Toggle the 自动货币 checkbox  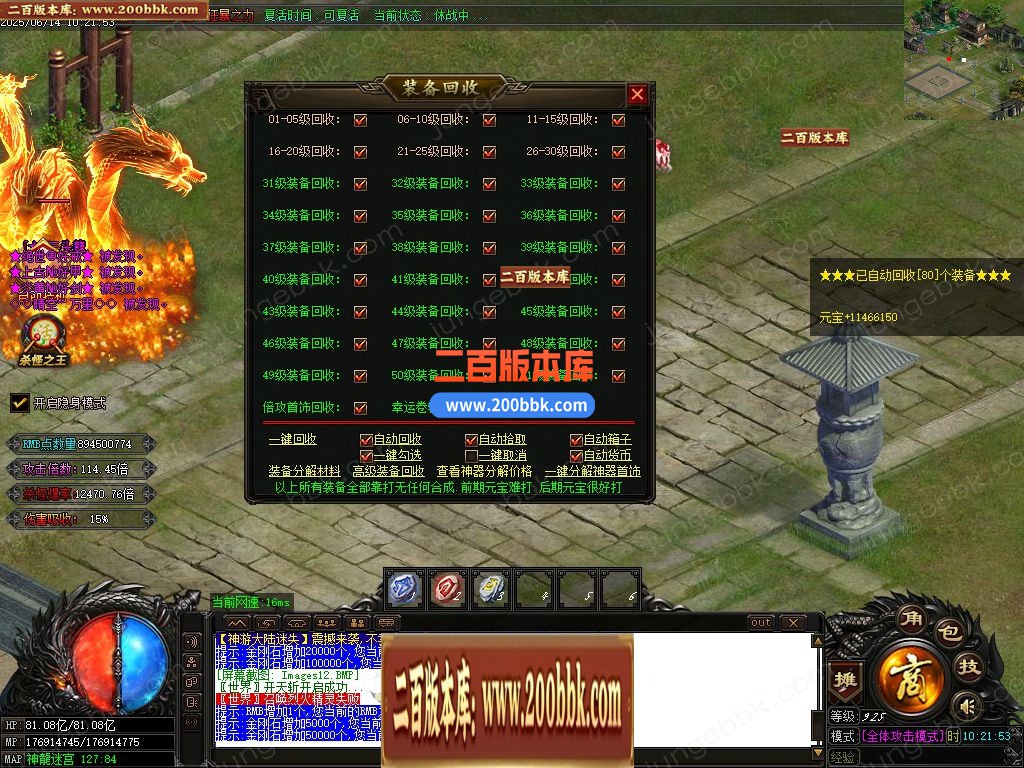(576, 456)
